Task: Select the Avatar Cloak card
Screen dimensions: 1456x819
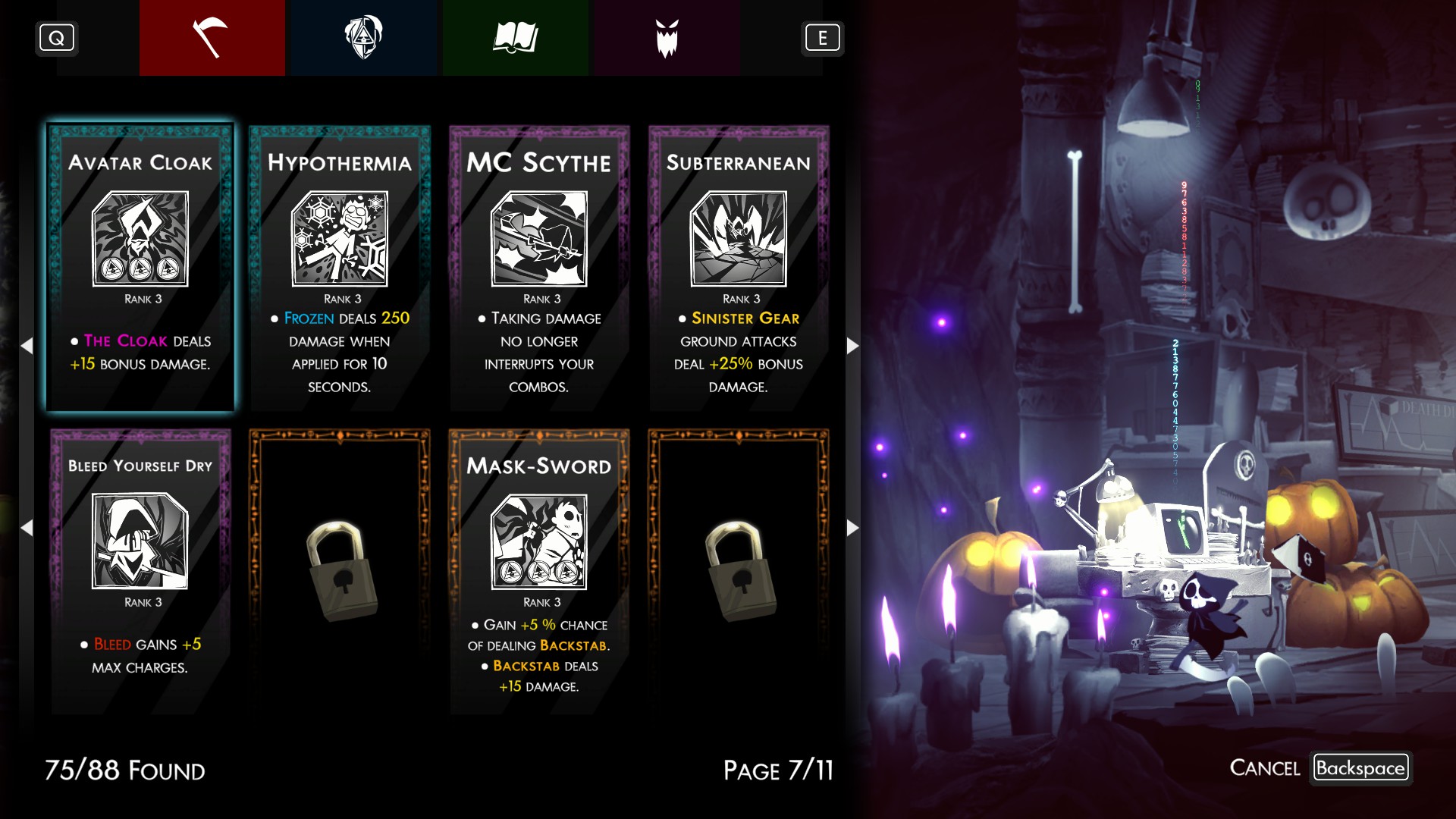Action: pyautogui.click(x=140, y=268)
